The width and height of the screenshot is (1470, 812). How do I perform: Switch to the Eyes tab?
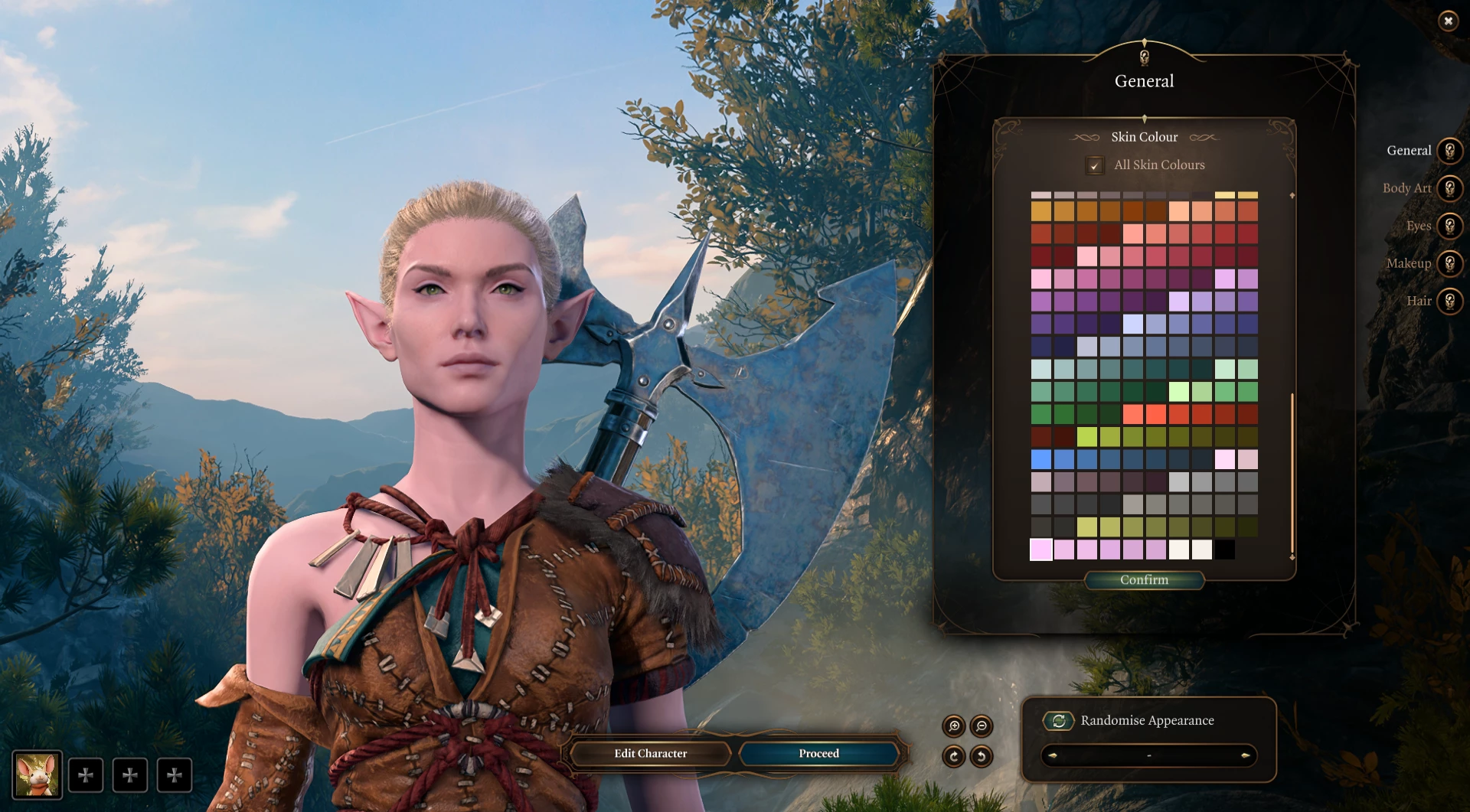1449,226
